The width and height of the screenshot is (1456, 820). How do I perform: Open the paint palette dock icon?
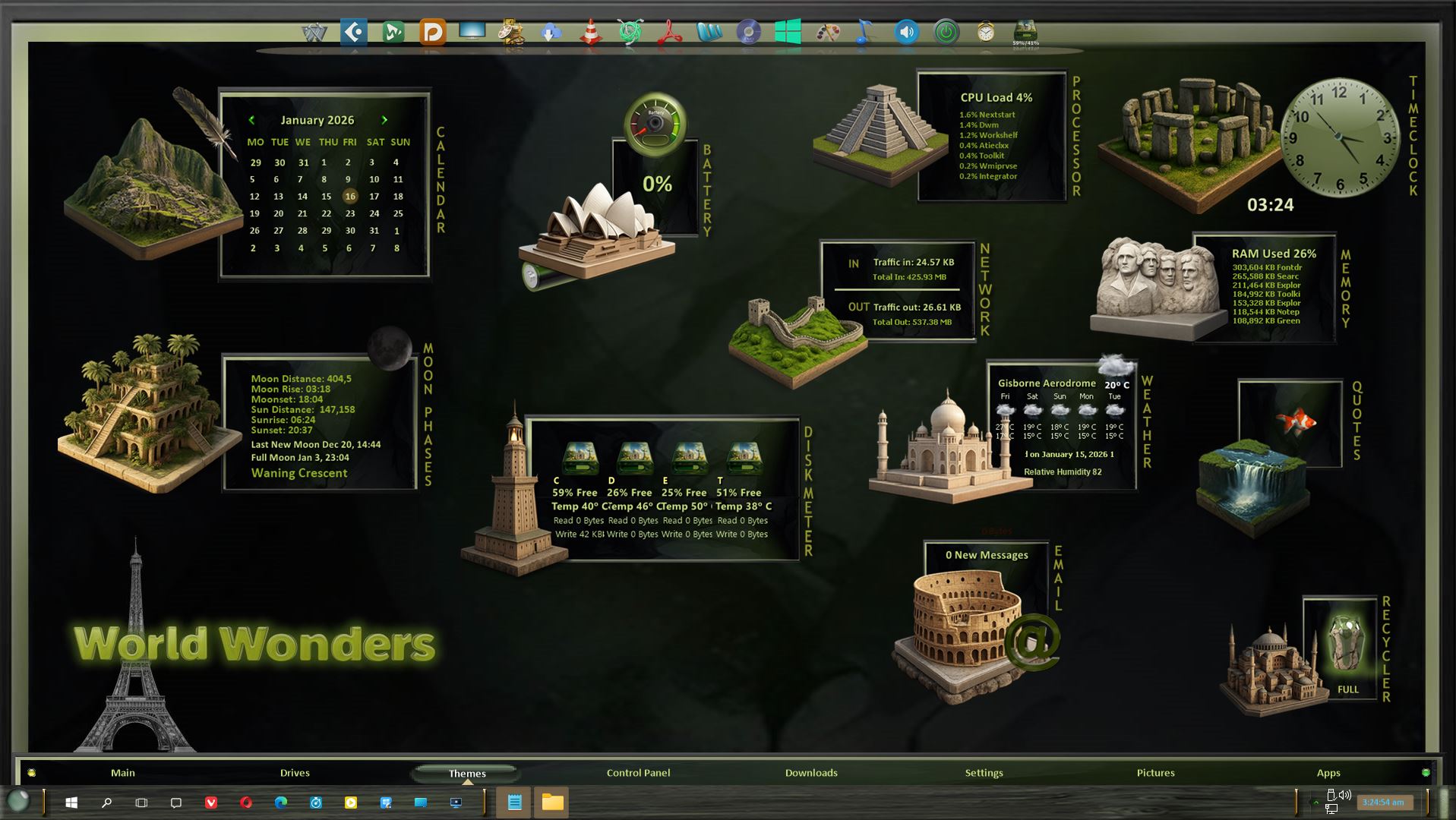click(x=827, y=33)
